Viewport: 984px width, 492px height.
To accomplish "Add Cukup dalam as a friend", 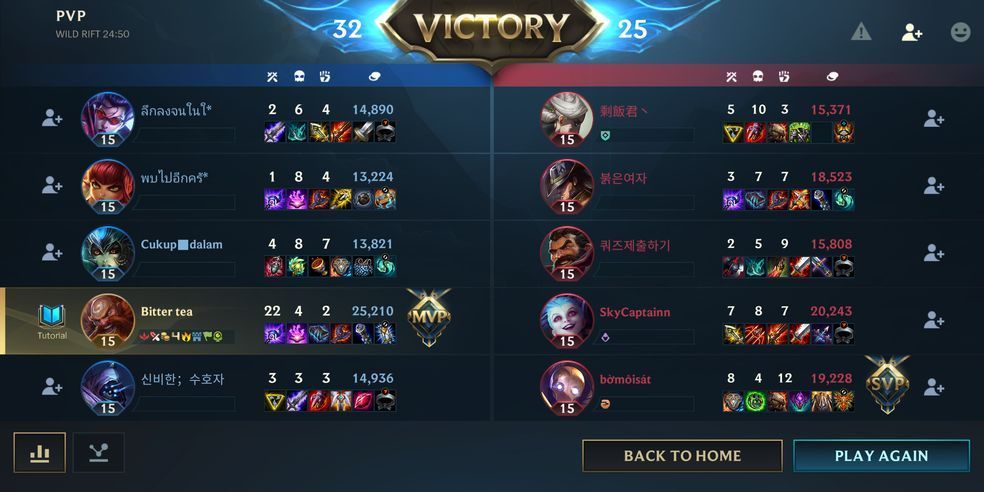I will 52,252.
